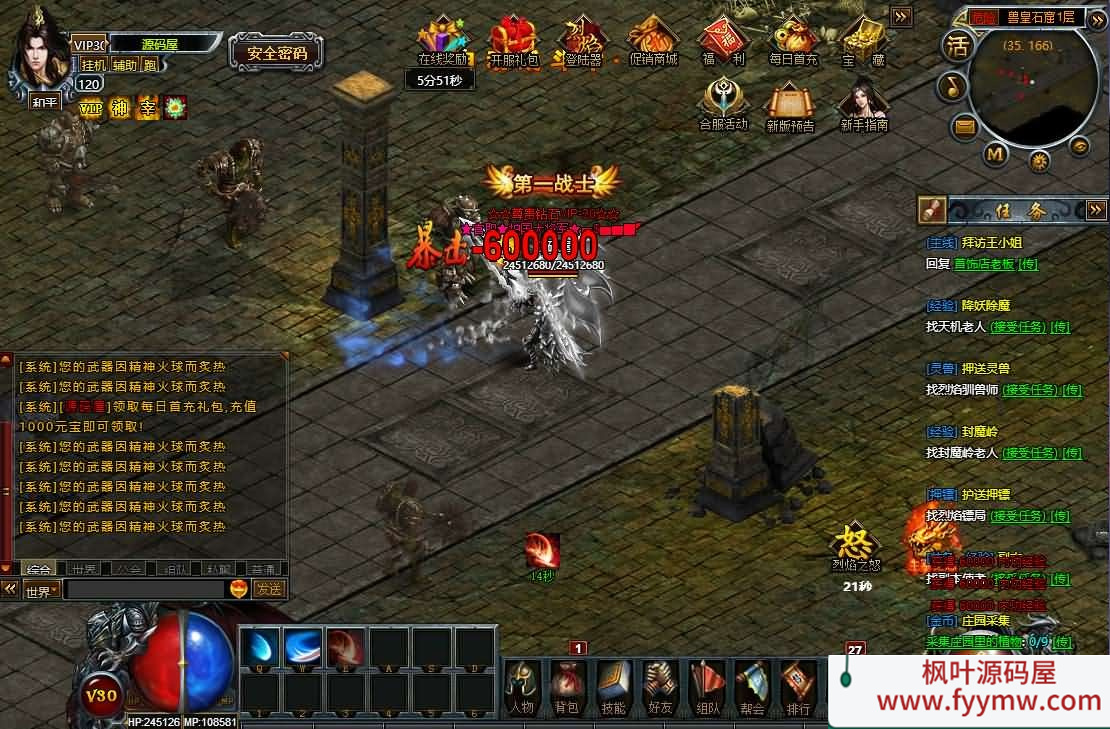Open the 宝藏 treasure chest icon
The width and height of the screenshot is (1110, 729).
[x=863, y=41]
